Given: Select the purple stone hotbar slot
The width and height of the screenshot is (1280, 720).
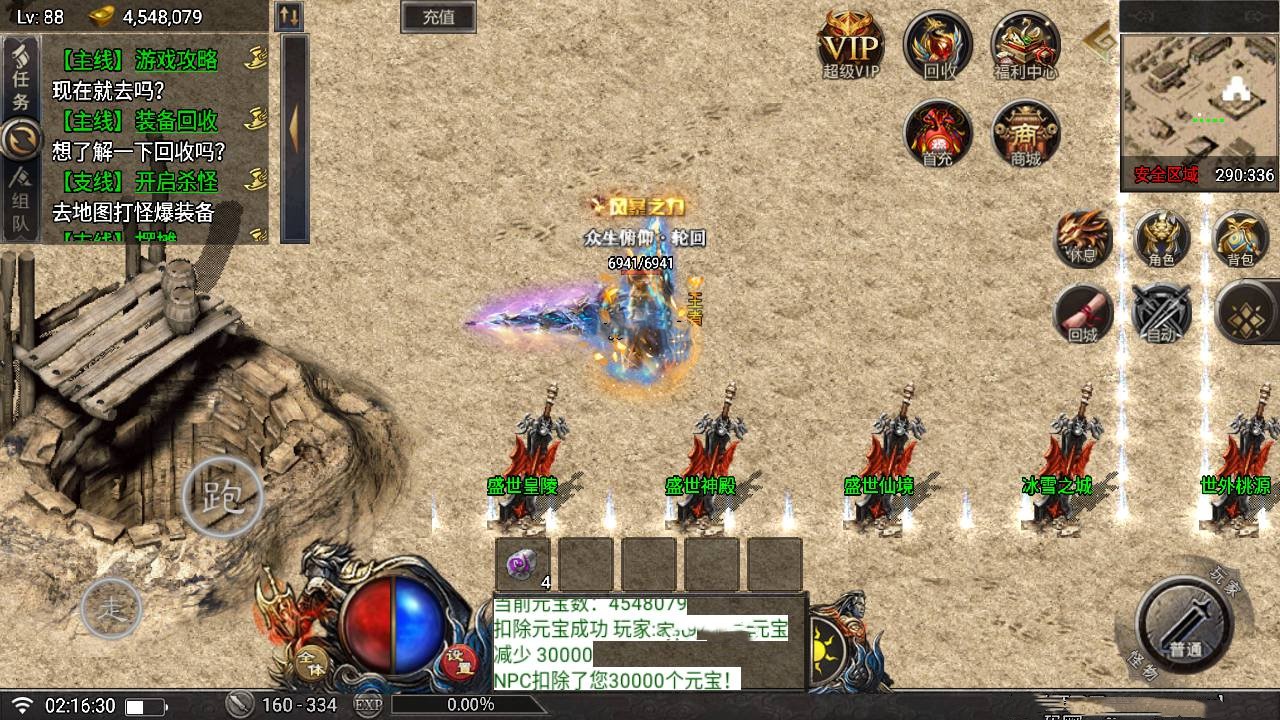Looking at the screenshot, I should [x=523, y=565].
